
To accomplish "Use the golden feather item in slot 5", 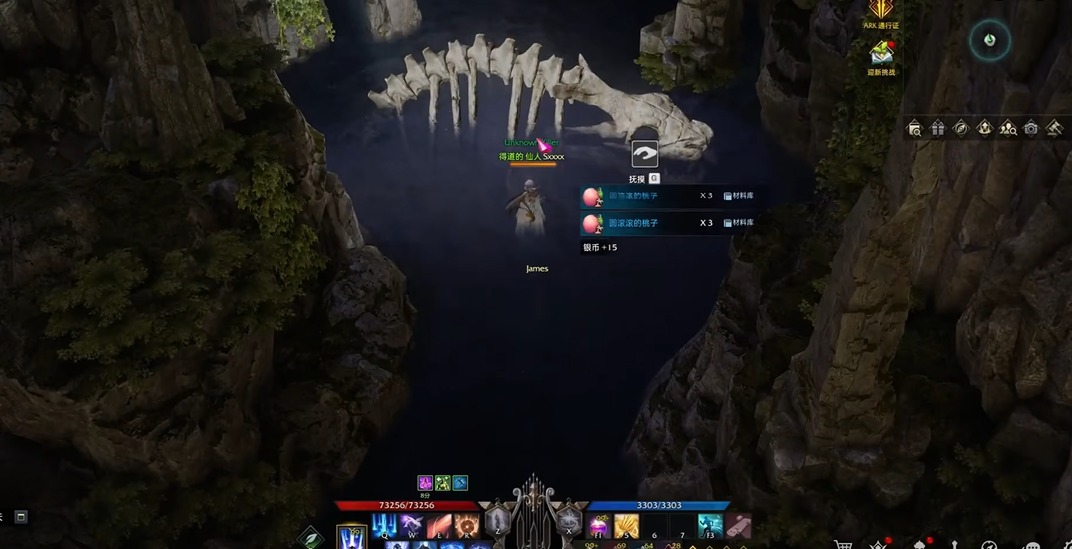I will click(626, 526).
